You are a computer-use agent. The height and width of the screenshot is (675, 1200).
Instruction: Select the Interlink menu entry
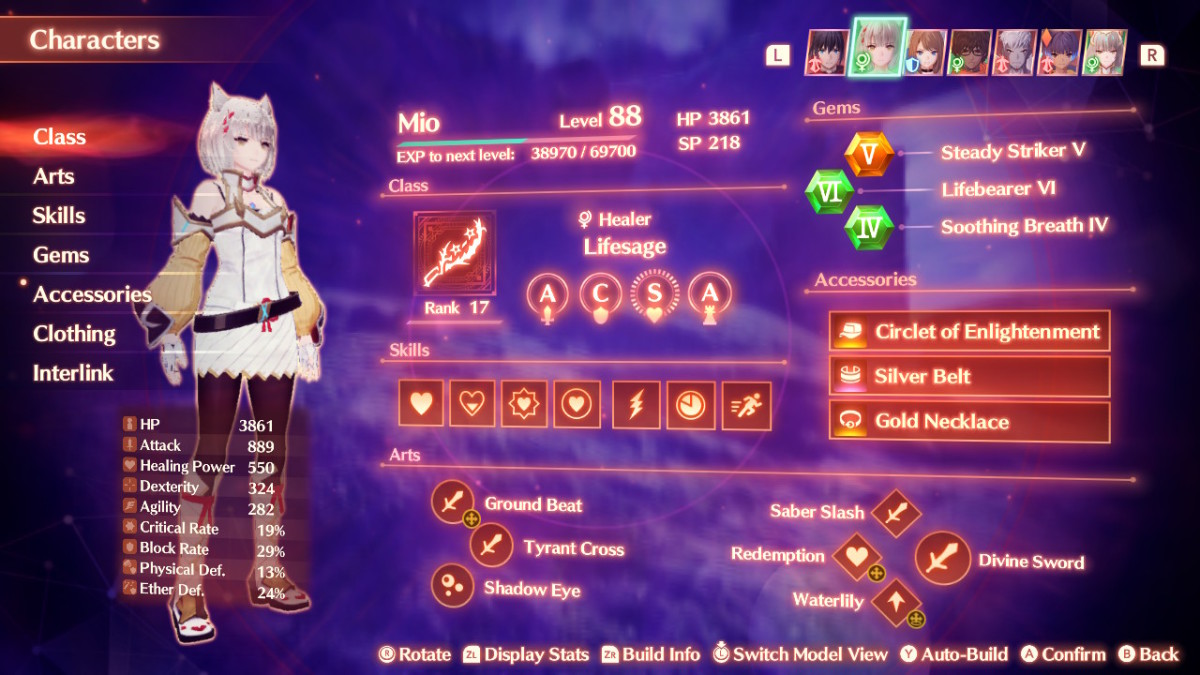(73, 373)
